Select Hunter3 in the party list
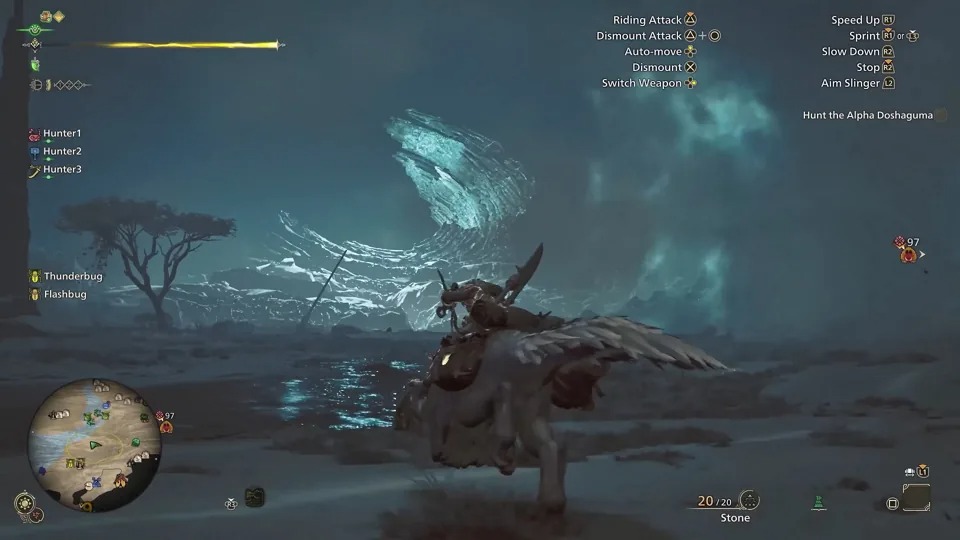The height and width of the screenshot is (540, 960). [x=61, y=169]
